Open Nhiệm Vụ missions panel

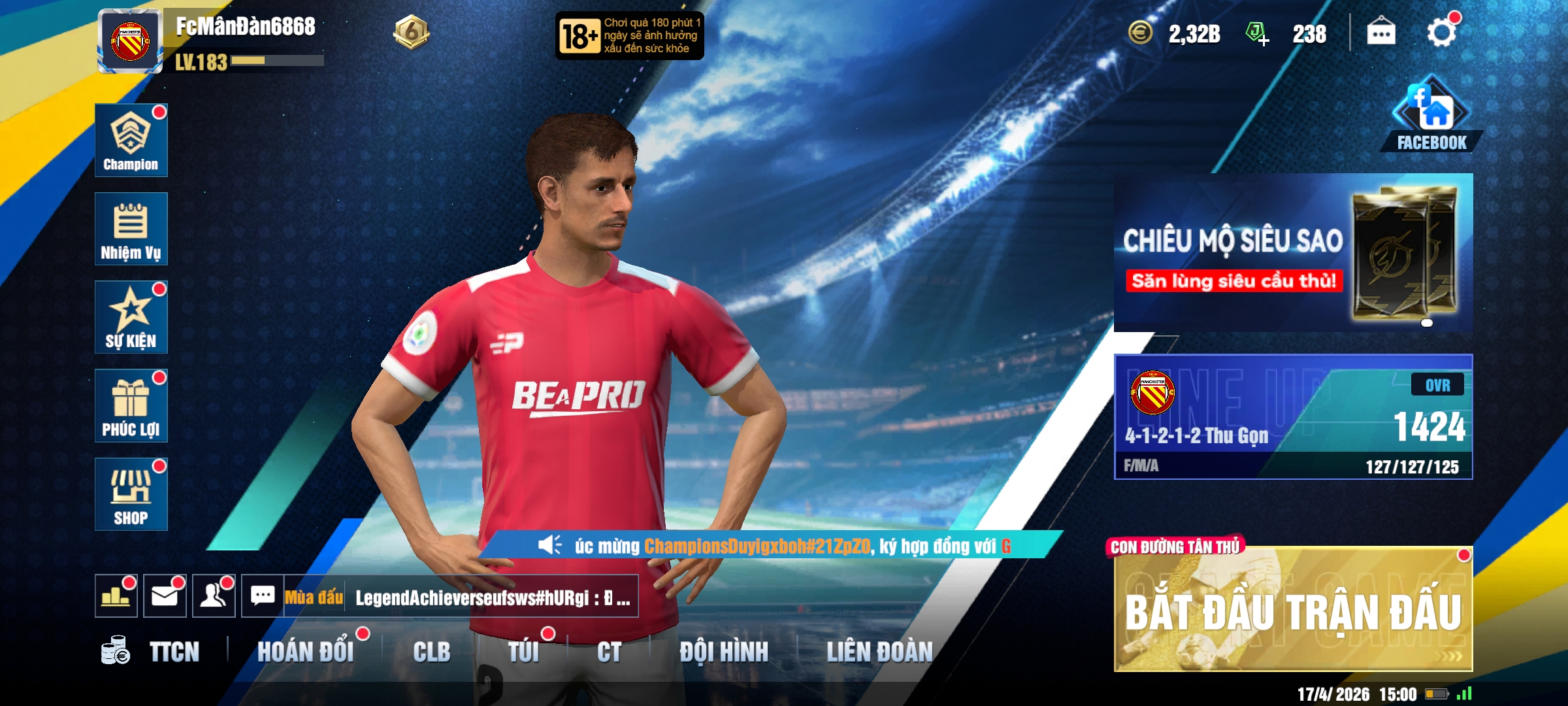coord(131,229)
